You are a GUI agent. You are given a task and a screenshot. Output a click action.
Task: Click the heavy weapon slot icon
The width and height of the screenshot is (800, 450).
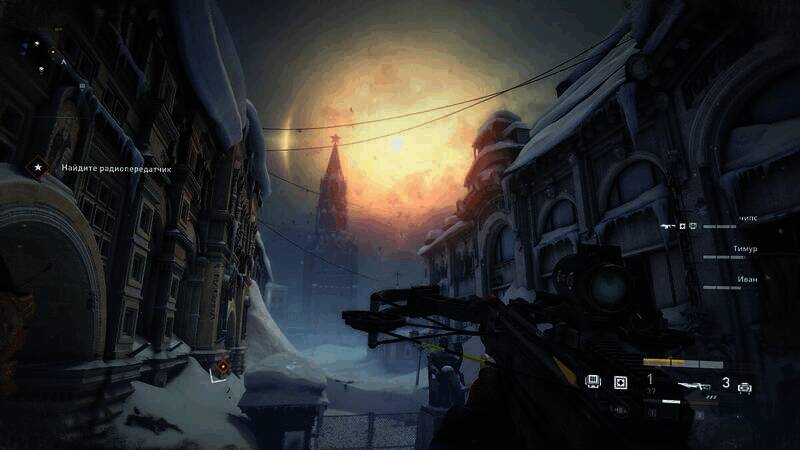tap(744, 388)
